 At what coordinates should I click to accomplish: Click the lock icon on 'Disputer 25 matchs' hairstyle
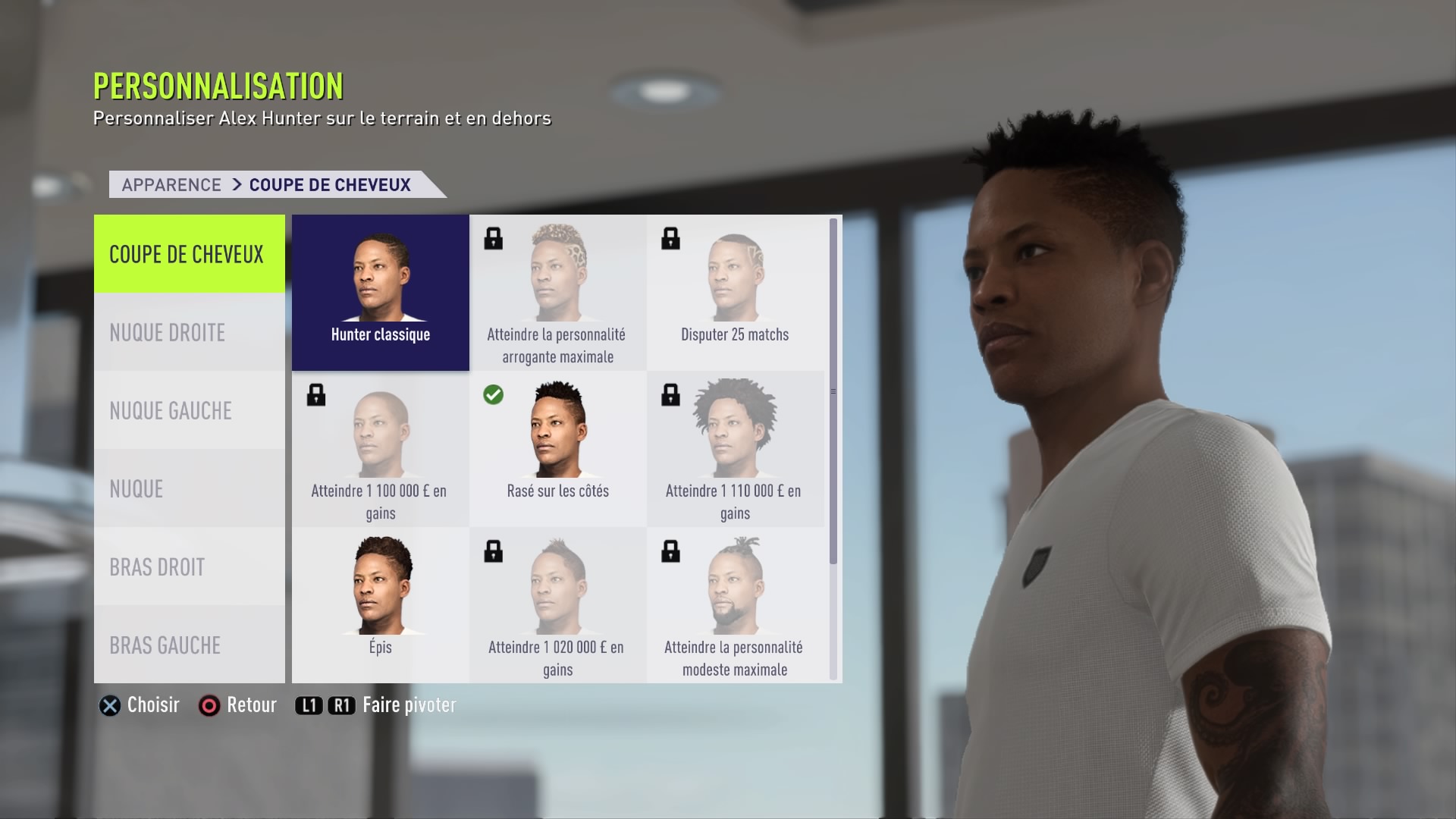(x=671, y=239)
